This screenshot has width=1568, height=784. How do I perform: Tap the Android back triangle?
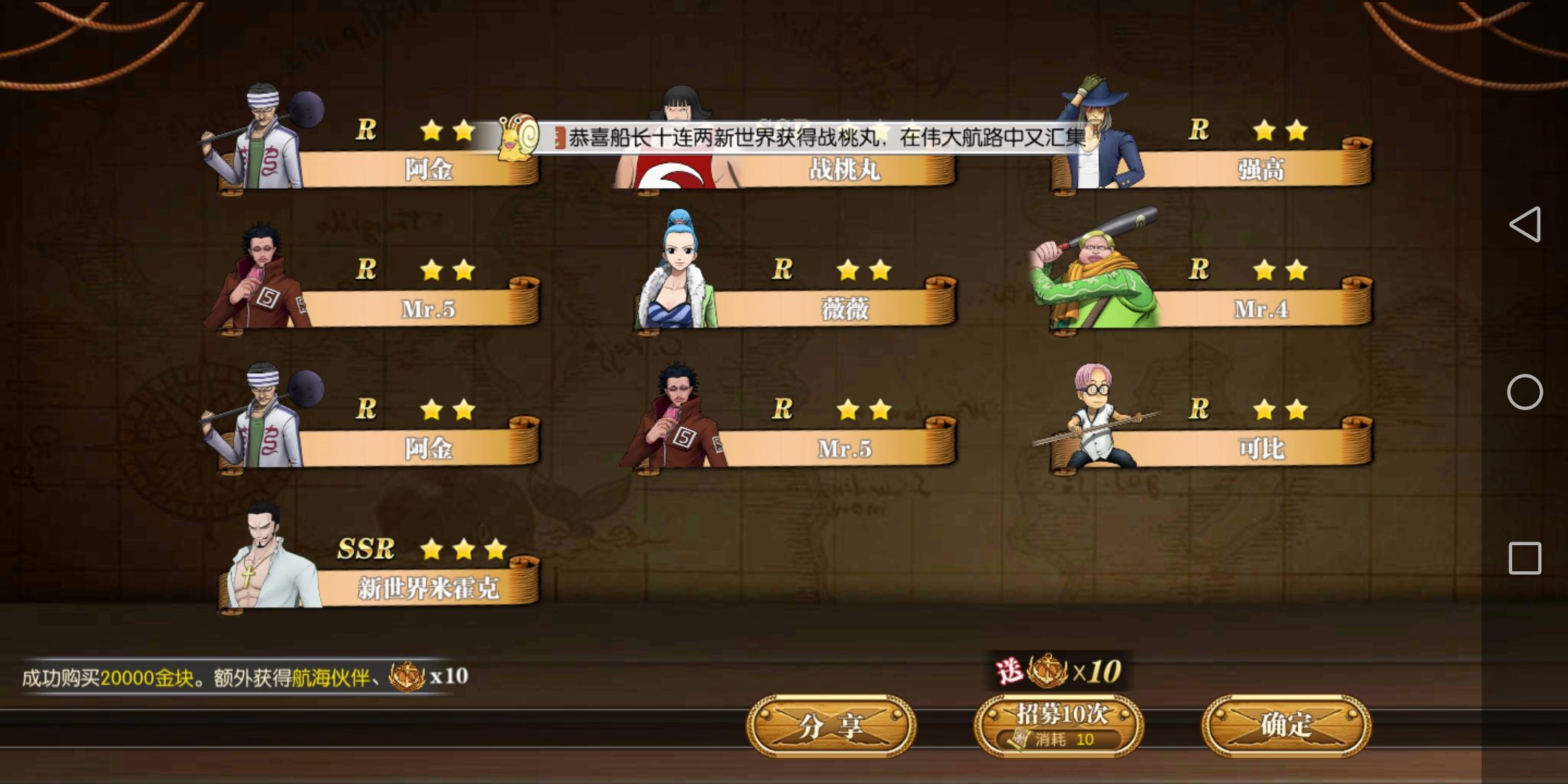[x=1524, y=224]
